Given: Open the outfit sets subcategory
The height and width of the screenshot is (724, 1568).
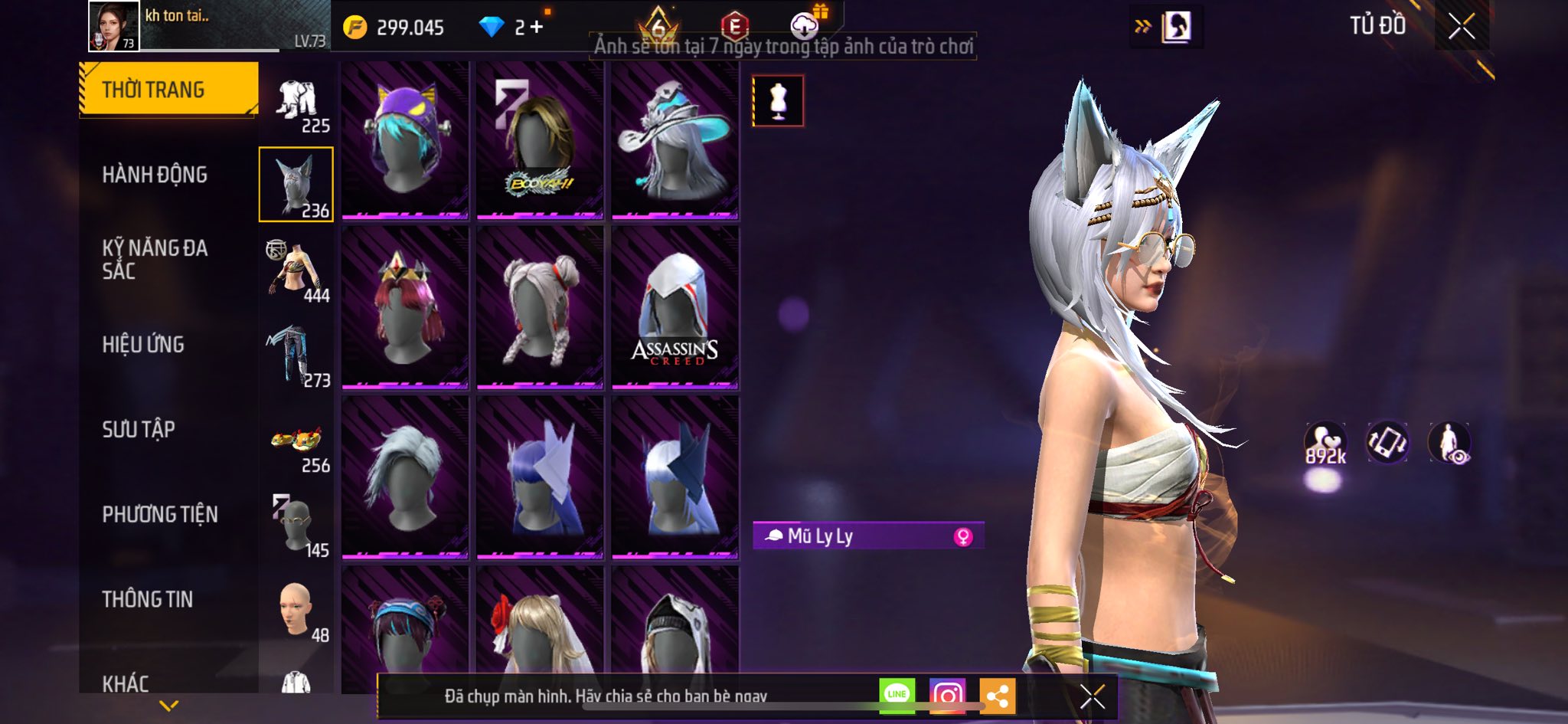Looking at the screenshot, I should 297,103.
